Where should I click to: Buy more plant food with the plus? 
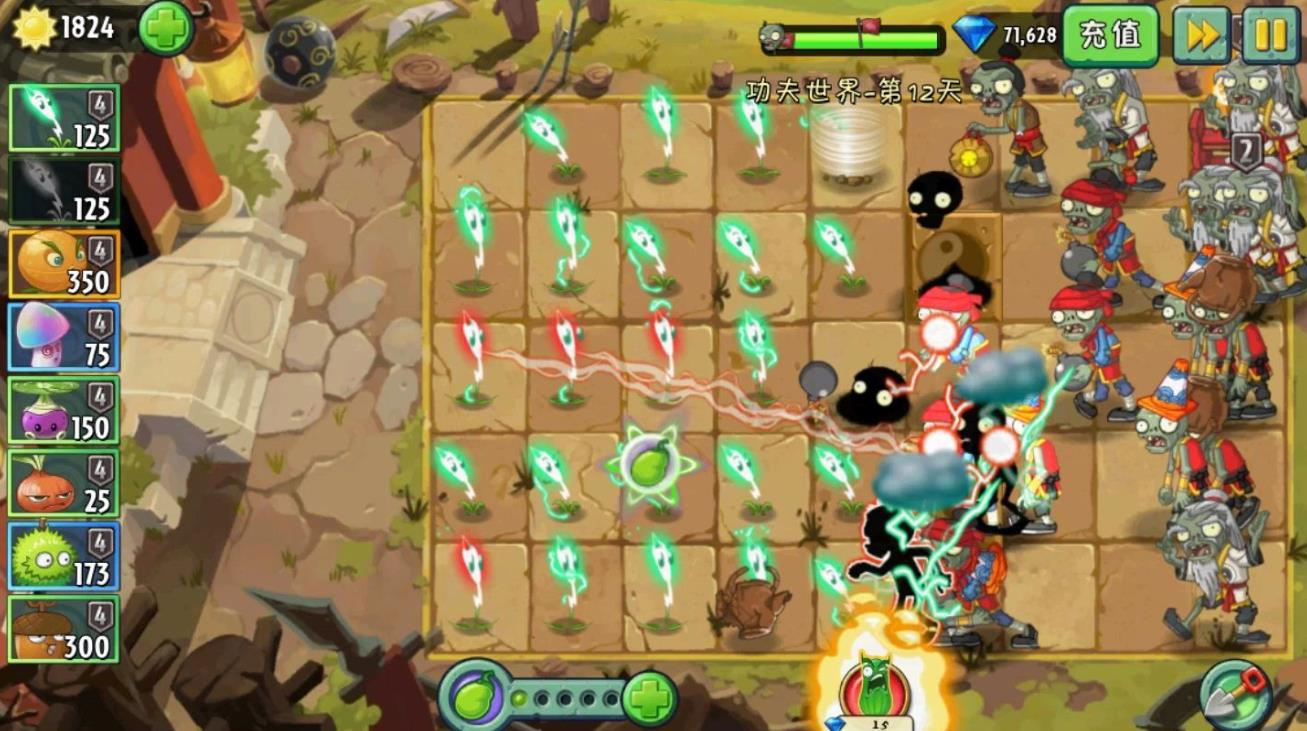click(649, 698)
